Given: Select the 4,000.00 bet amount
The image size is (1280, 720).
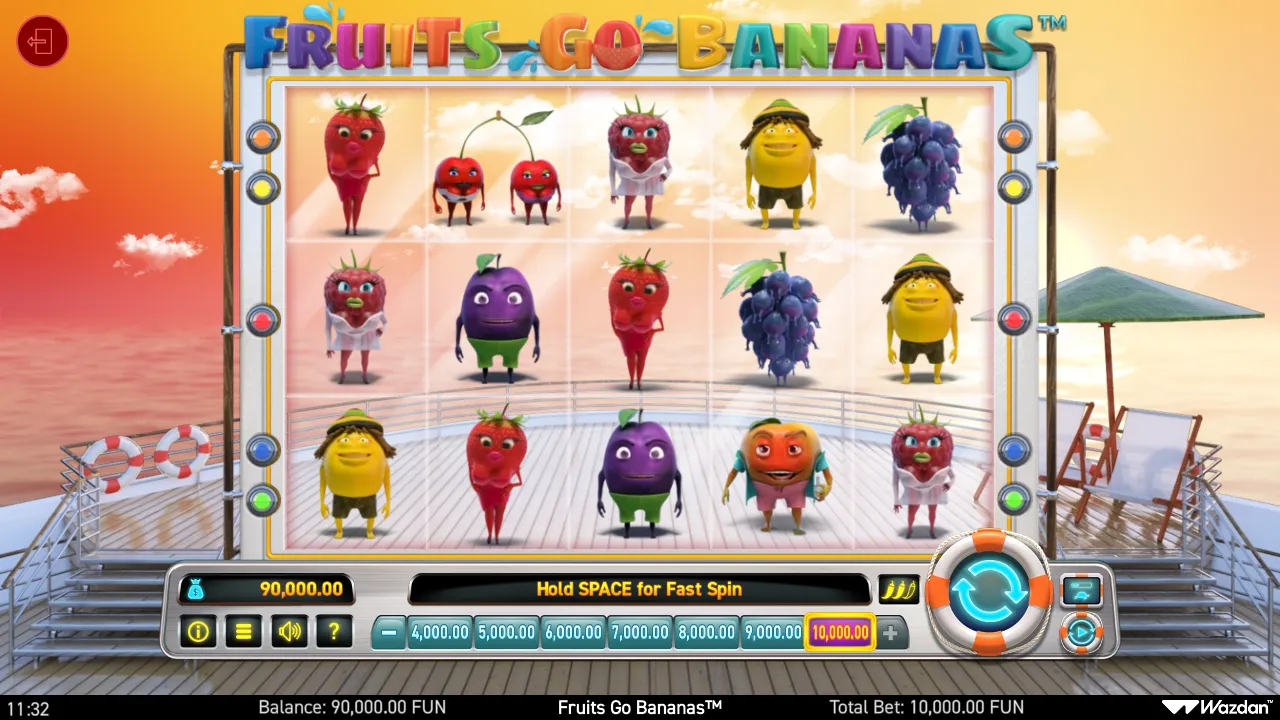Looking at the screenshot, I should (440, 632).
